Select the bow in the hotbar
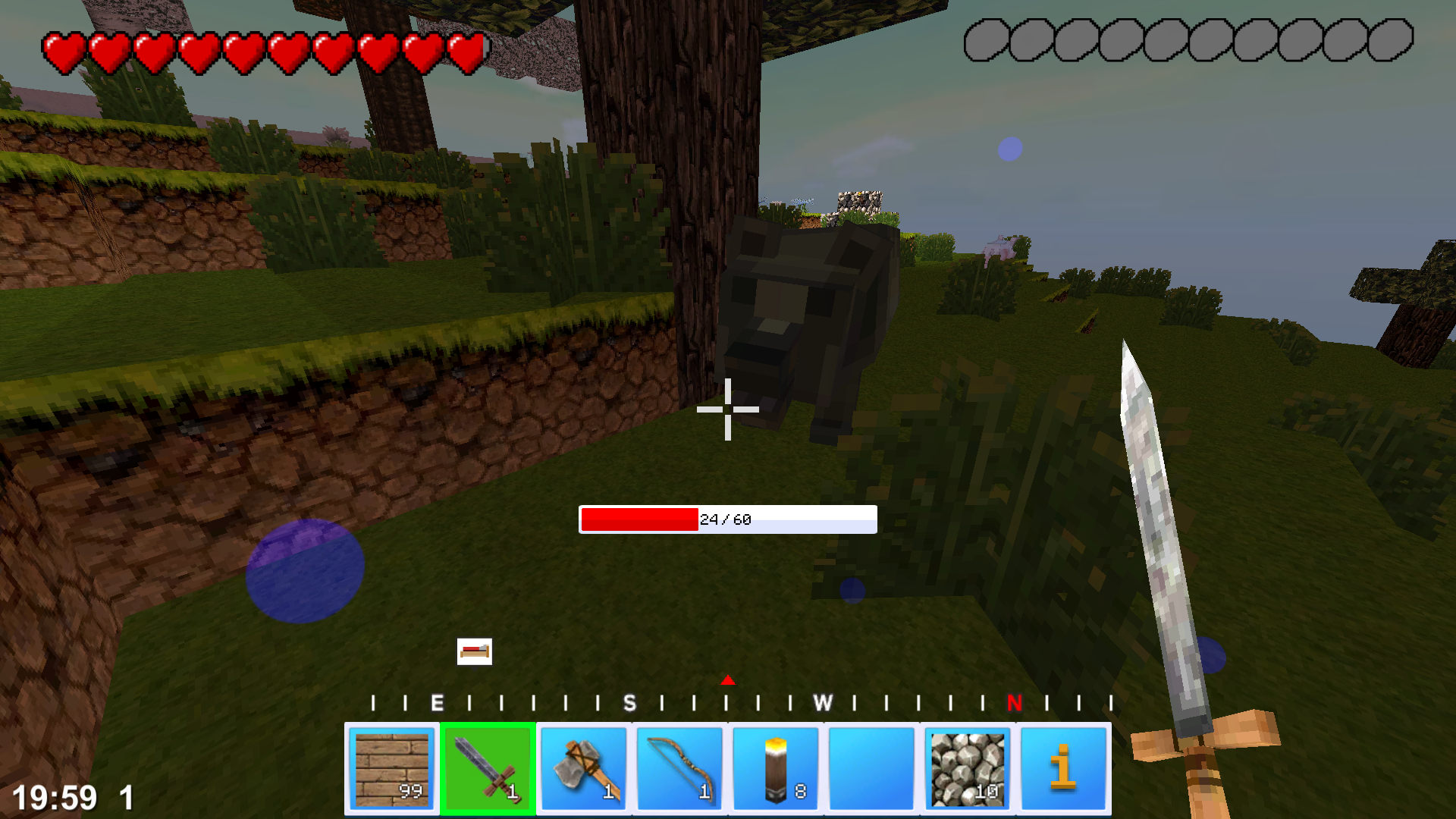This screenshot has height=819, width=1456. point(679,767)
